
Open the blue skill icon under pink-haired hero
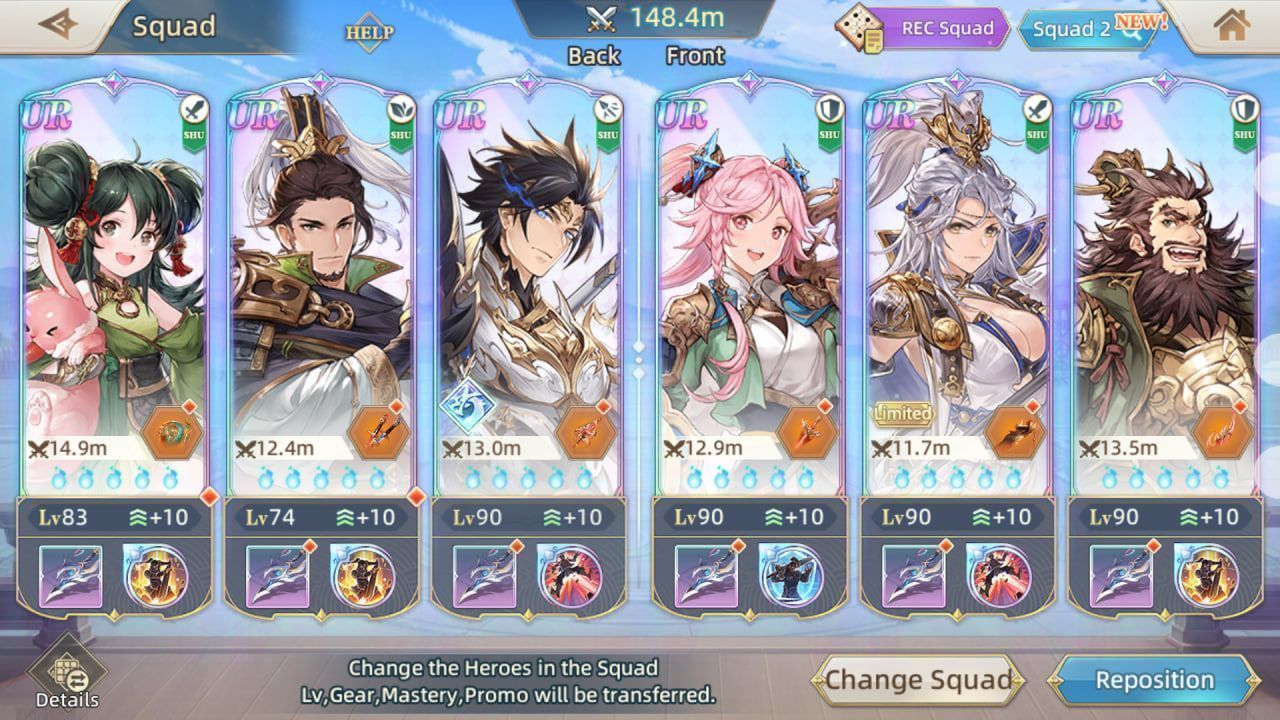click(790, 576)
